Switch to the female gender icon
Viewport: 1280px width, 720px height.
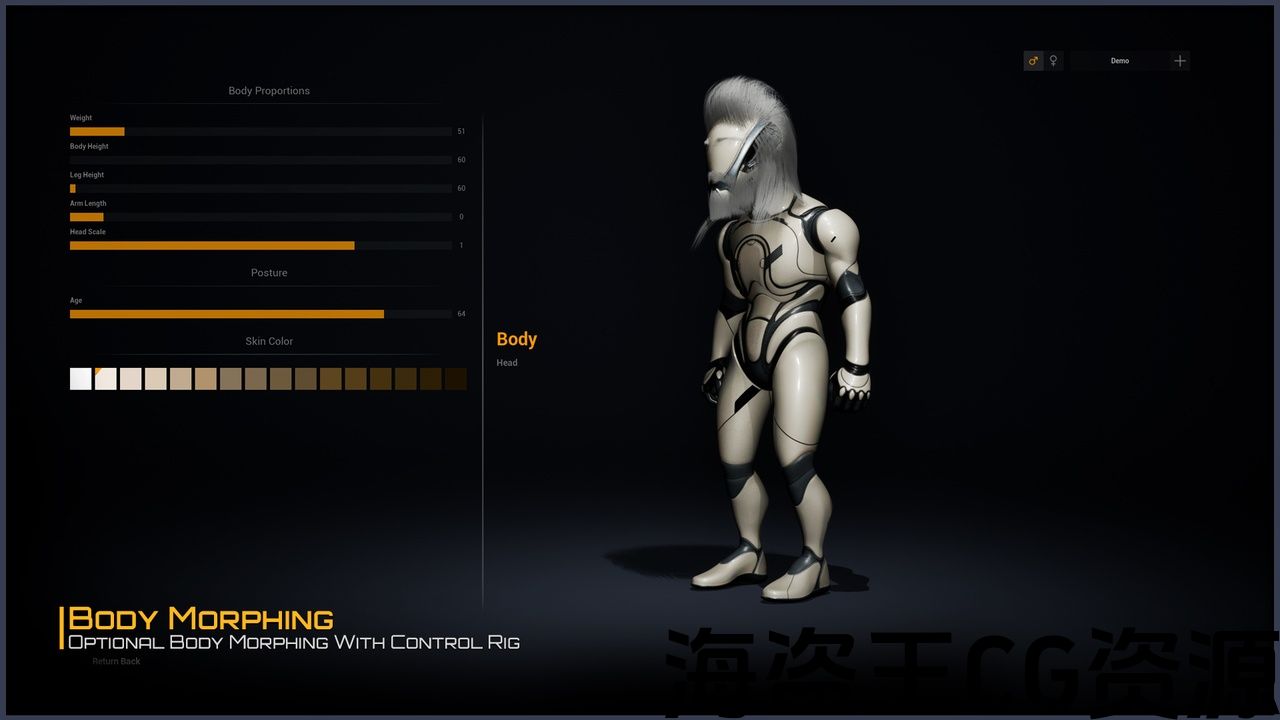tap(1053, 61)
